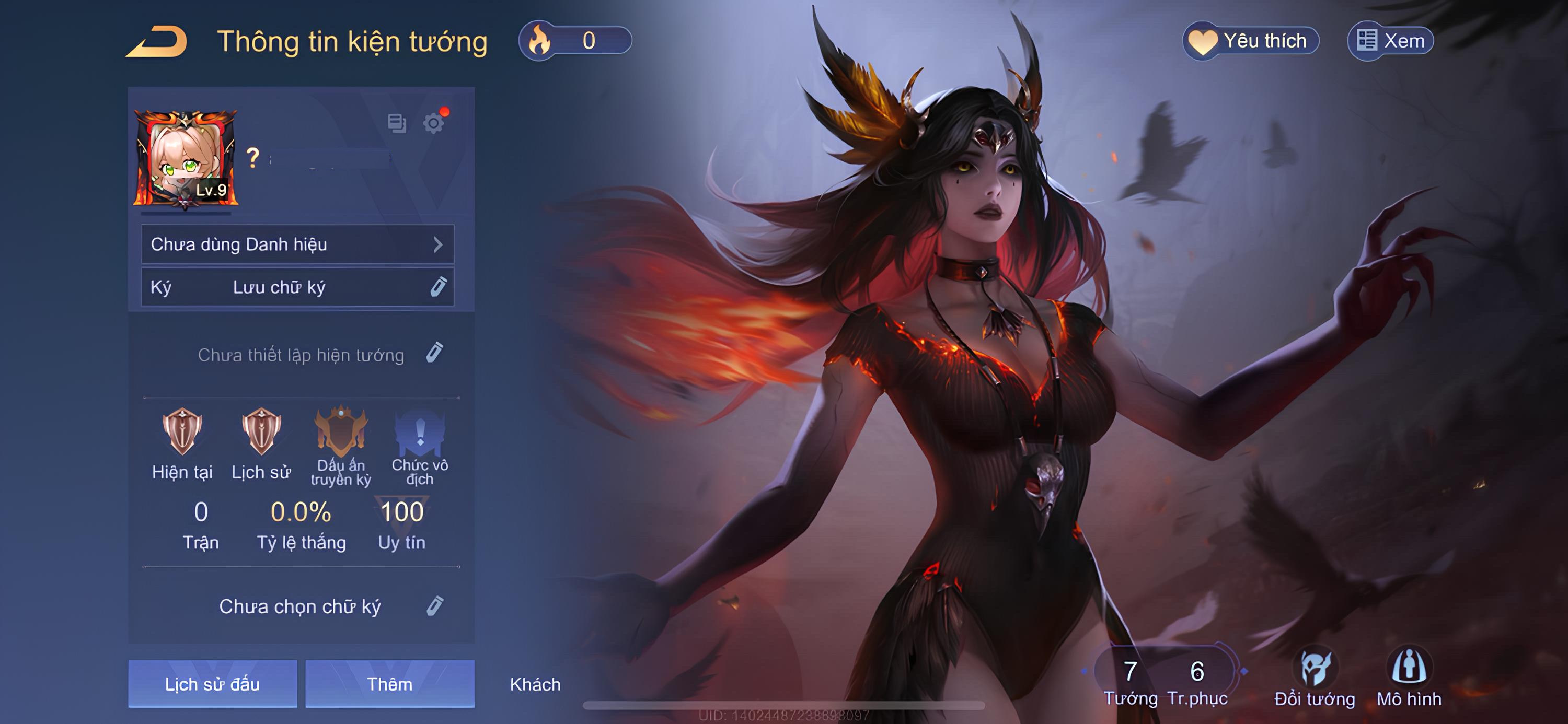Edit the Chưa chọn chữ ký entry
This screenshot has width=1568, height=724.
pos(435,606)
